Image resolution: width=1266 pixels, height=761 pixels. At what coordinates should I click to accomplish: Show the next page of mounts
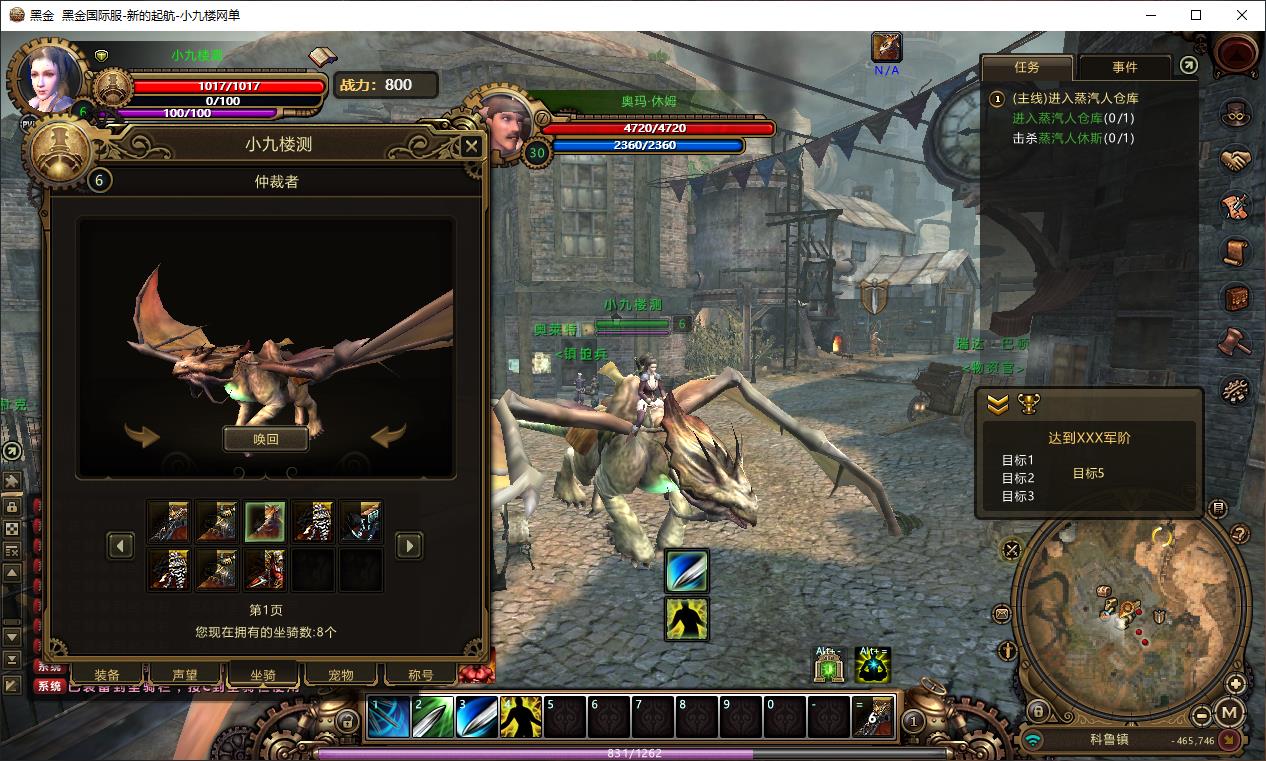pos(409,545)
